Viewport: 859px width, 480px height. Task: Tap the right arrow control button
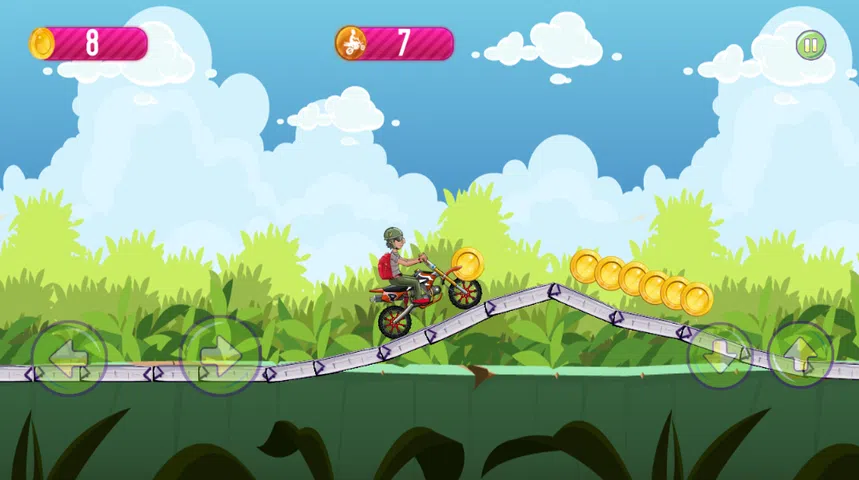tap(220, 355)
